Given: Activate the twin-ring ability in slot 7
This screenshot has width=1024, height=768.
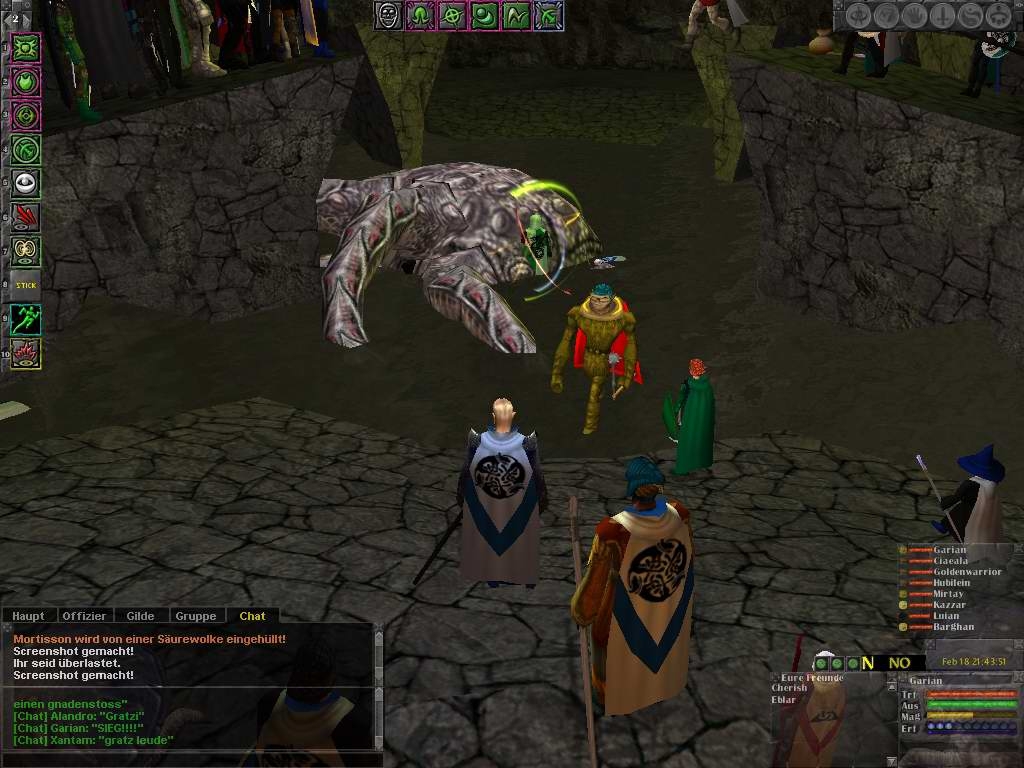Looking at the screenshot, I should tap(26, 251).
